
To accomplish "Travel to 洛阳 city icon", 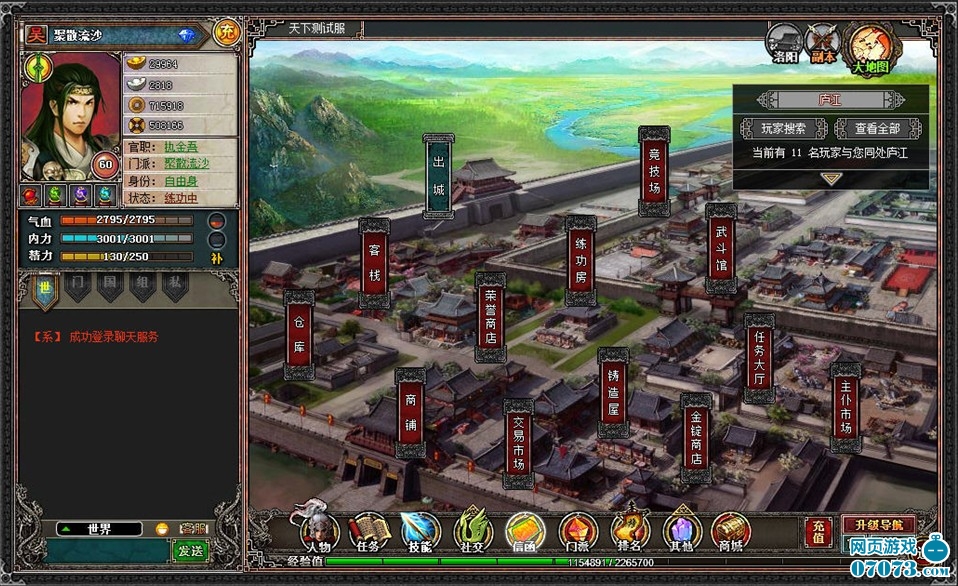I will pyautogui.click(x=785, y=44).
